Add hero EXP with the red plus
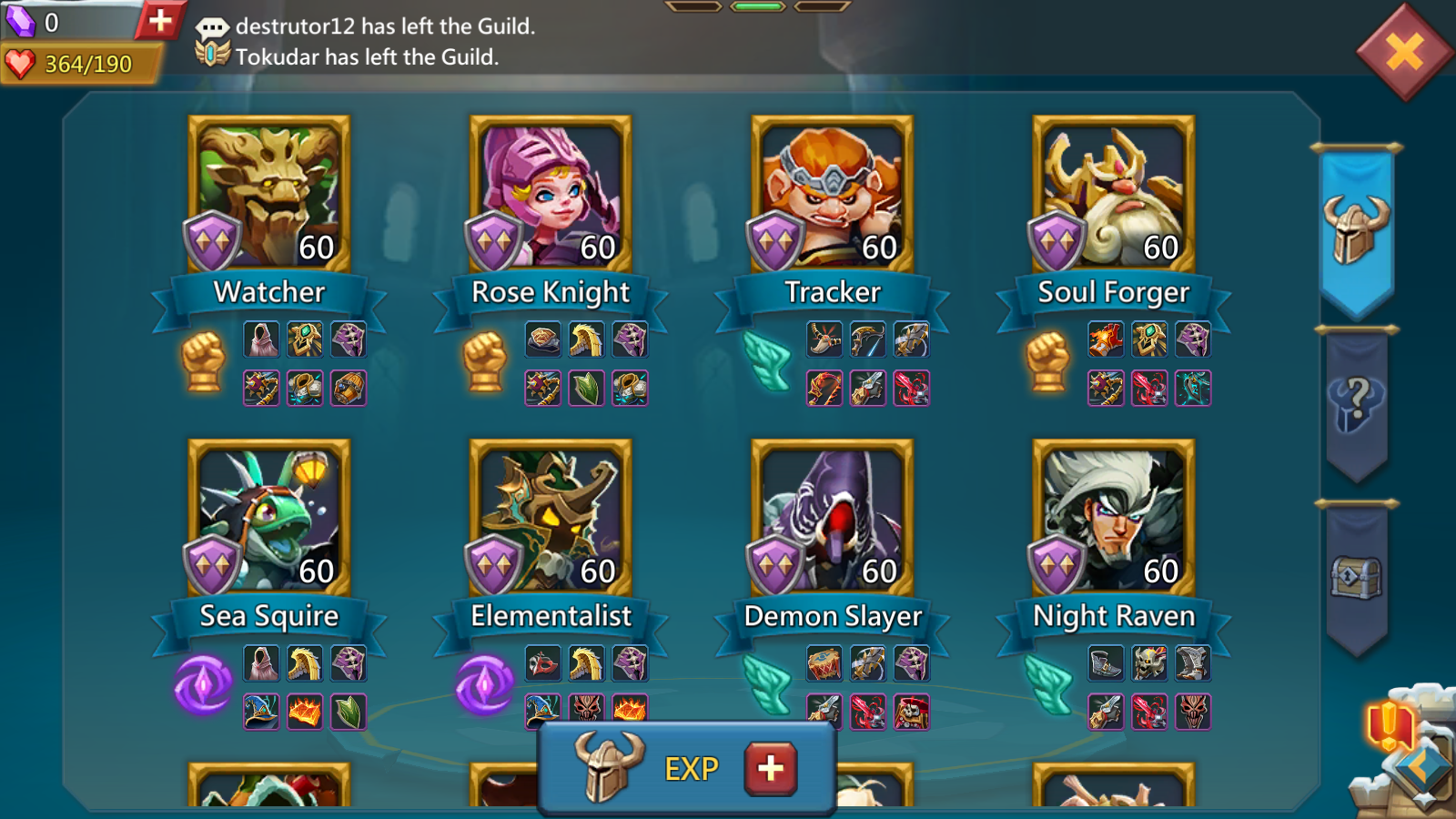1456x819 pixels. [771, 768]
